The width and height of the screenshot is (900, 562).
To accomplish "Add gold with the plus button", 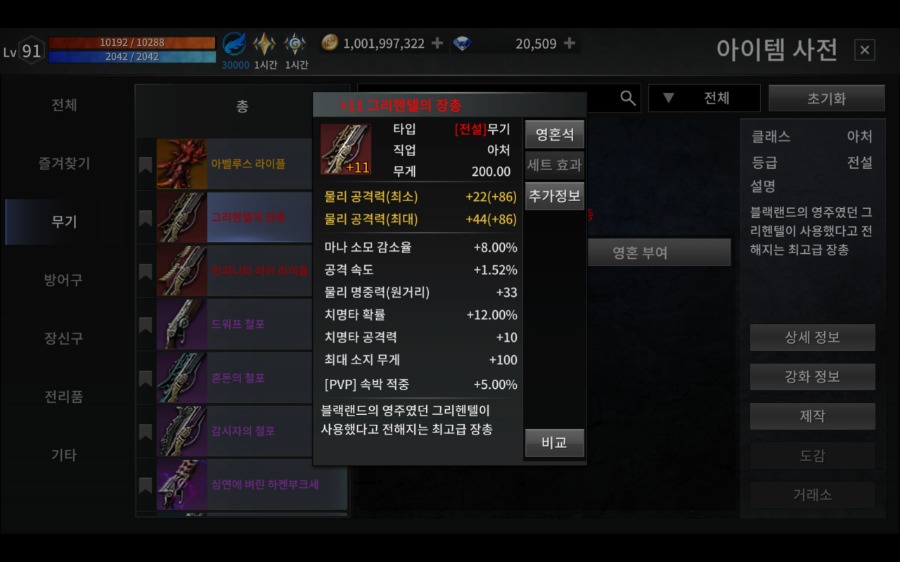I will click(437, 44).
